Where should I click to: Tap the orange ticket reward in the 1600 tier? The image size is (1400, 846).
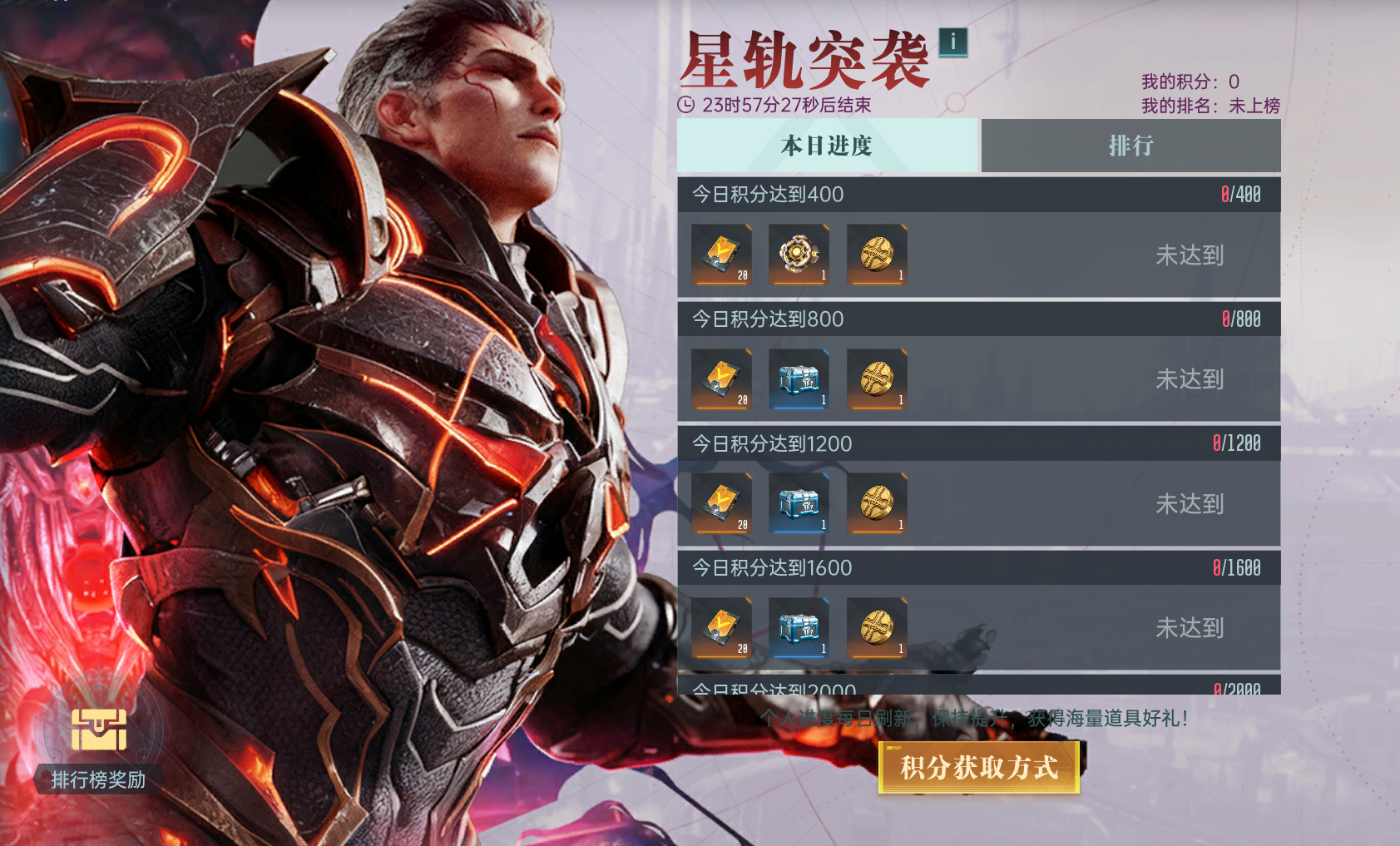[x=721, y=628]
